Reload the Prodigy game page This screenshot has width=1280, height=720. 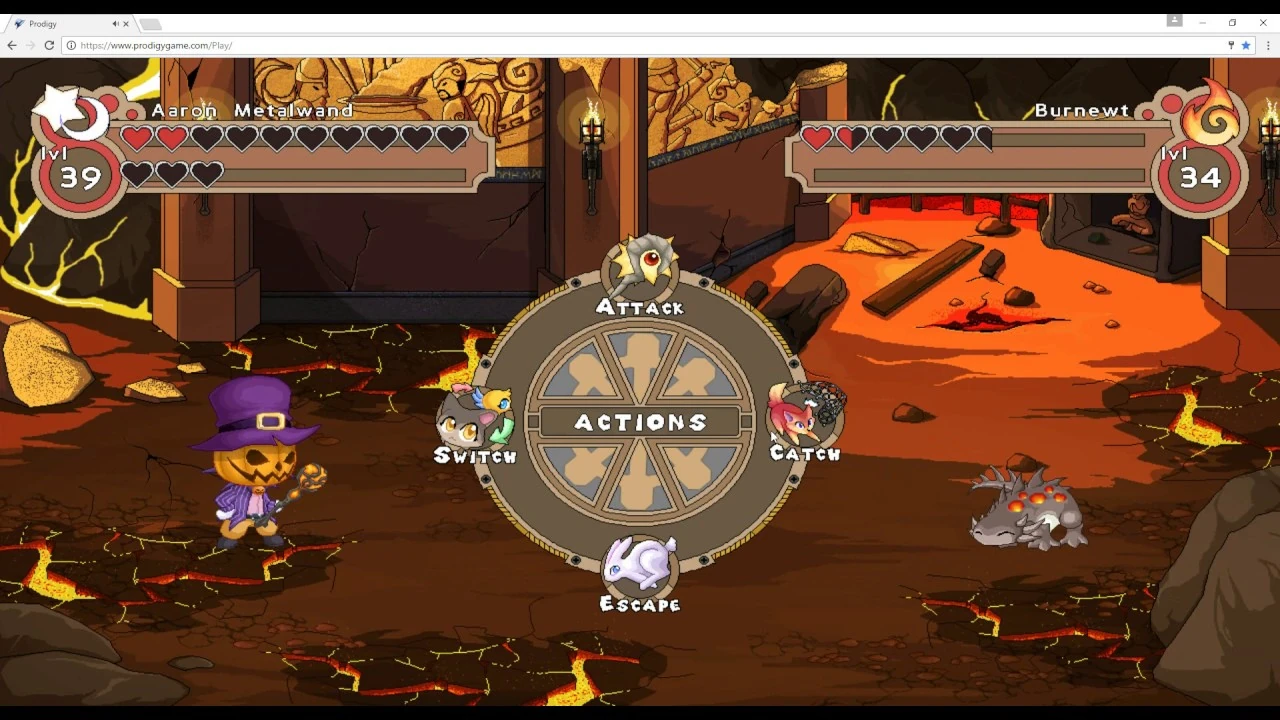click(x=49, y=45)
